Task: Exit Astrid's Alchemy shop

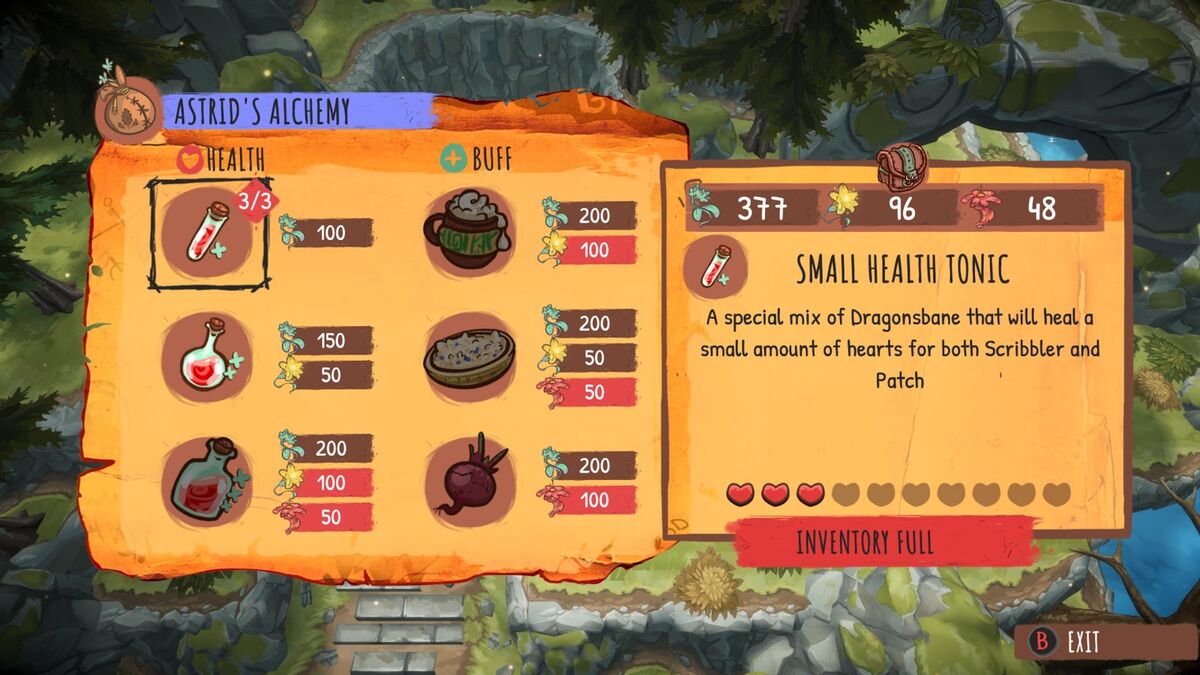Action: pos(1069,642)
